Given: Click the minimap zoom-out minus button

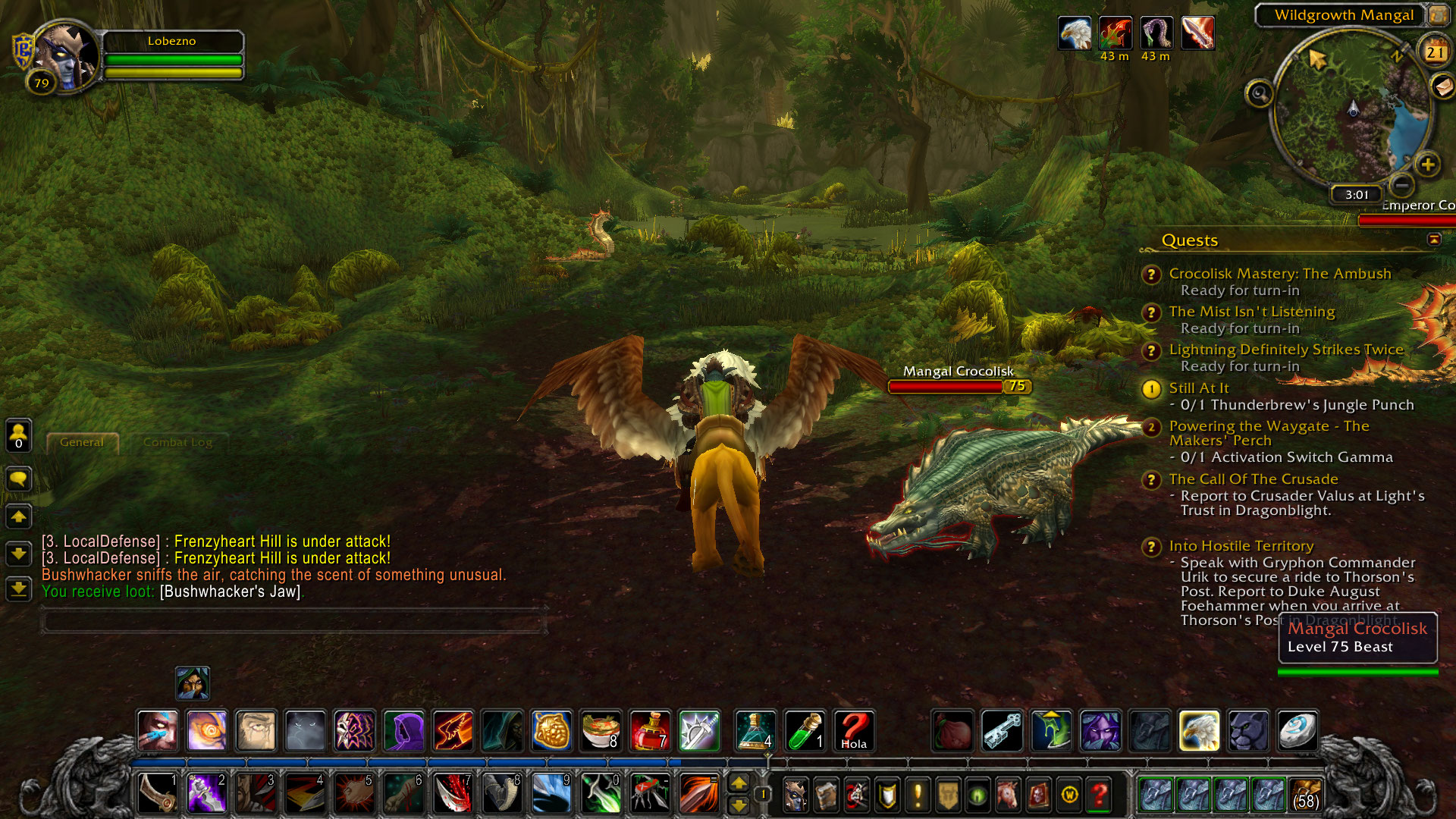Looking at the screenshot, I should [1402, 184].
